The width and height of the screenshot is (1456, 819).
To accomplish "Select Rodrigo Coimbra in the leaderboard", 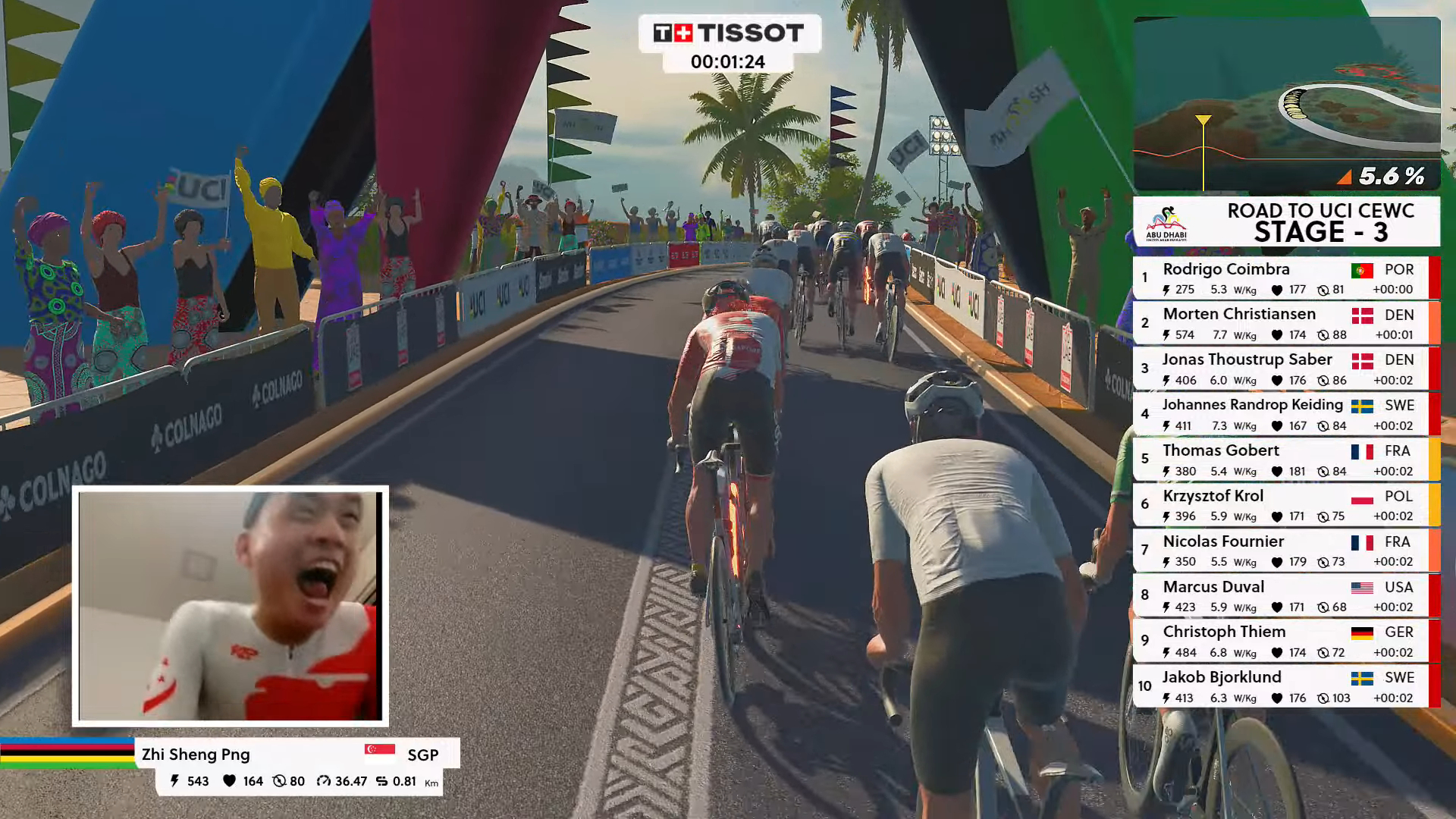I will [1282, 278].
